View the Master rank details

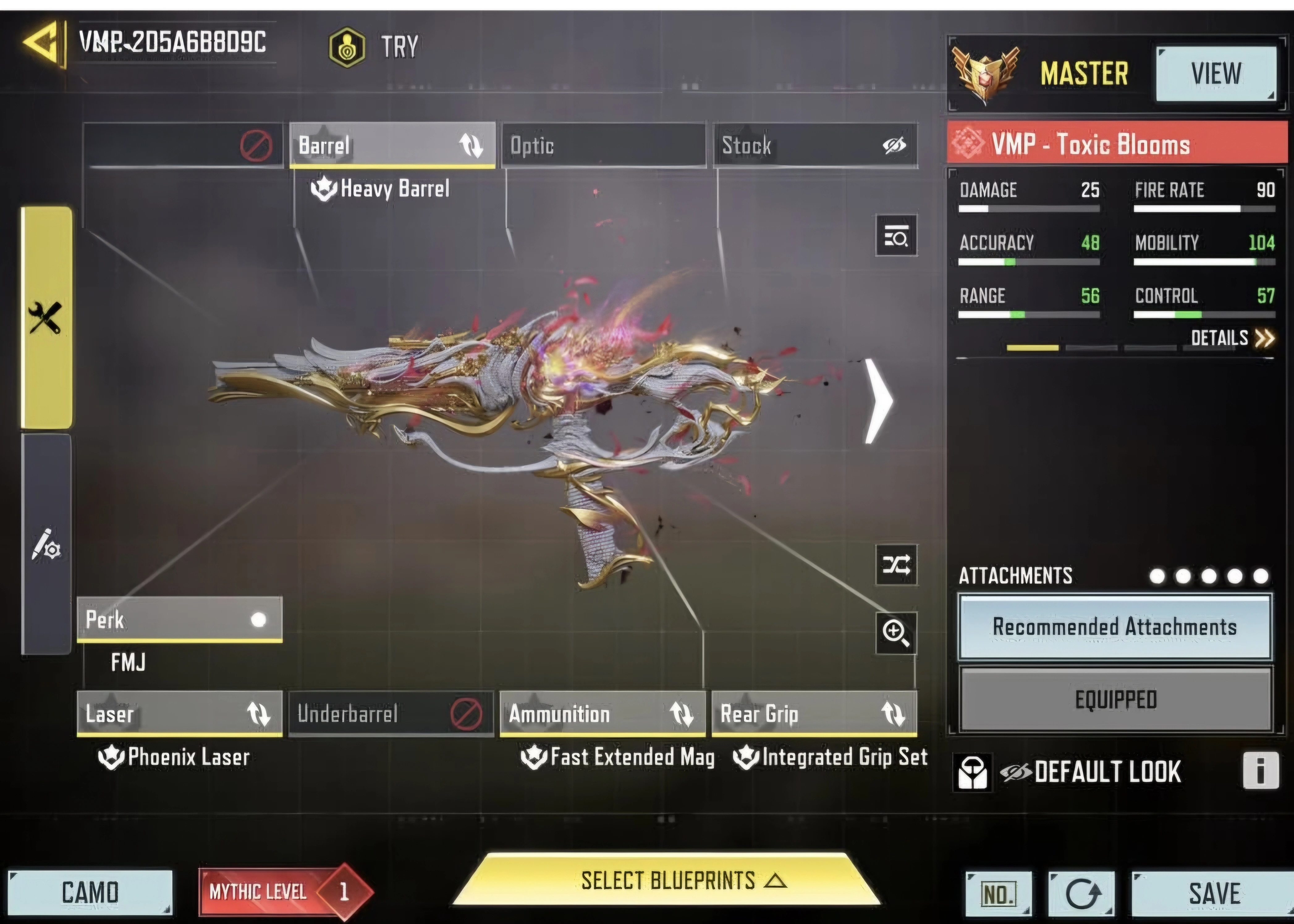(1216, 74)
